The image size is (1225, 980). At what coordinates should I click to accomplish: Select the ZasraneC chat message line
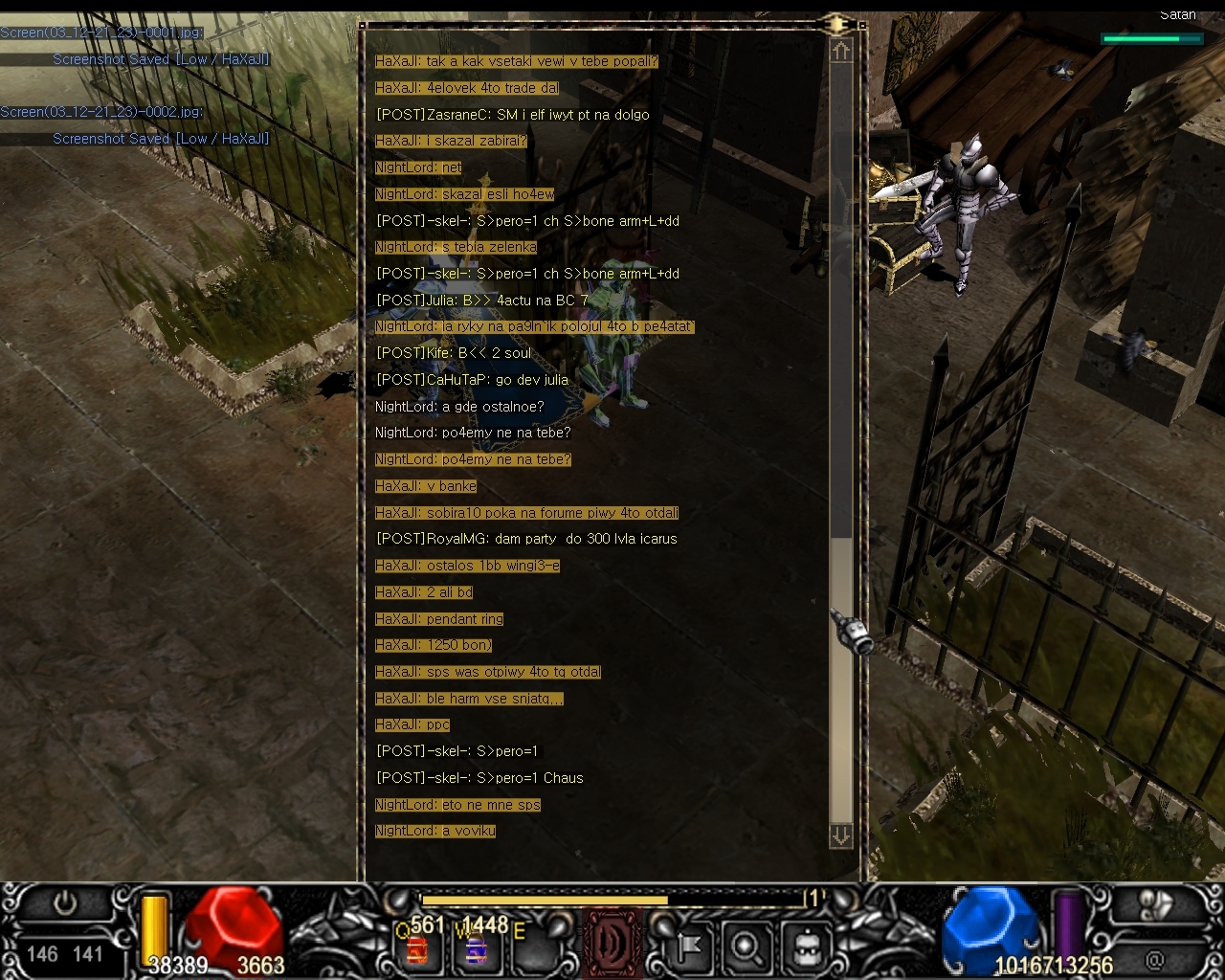513,115
